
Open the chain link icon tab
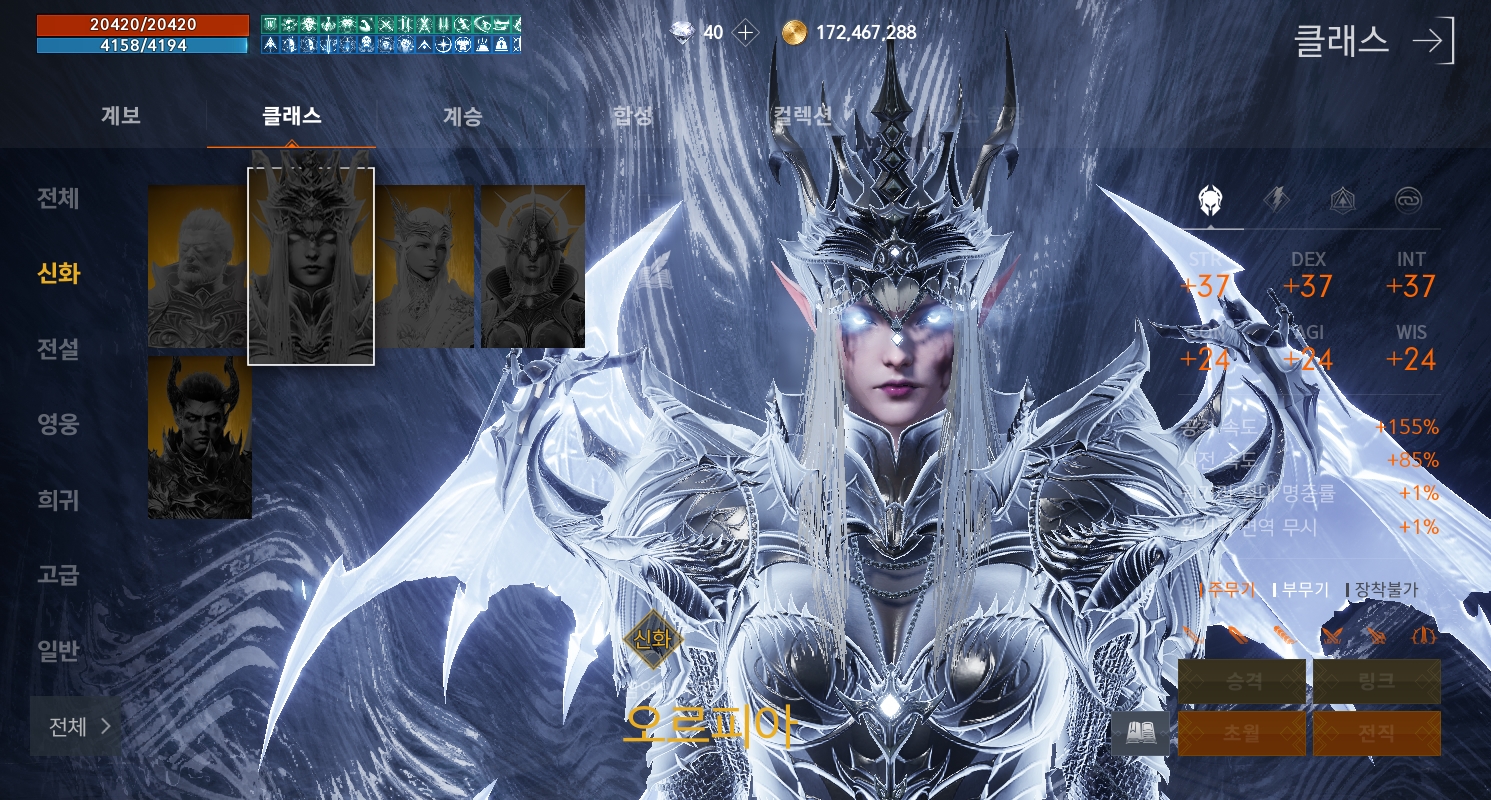[1409, 200]
